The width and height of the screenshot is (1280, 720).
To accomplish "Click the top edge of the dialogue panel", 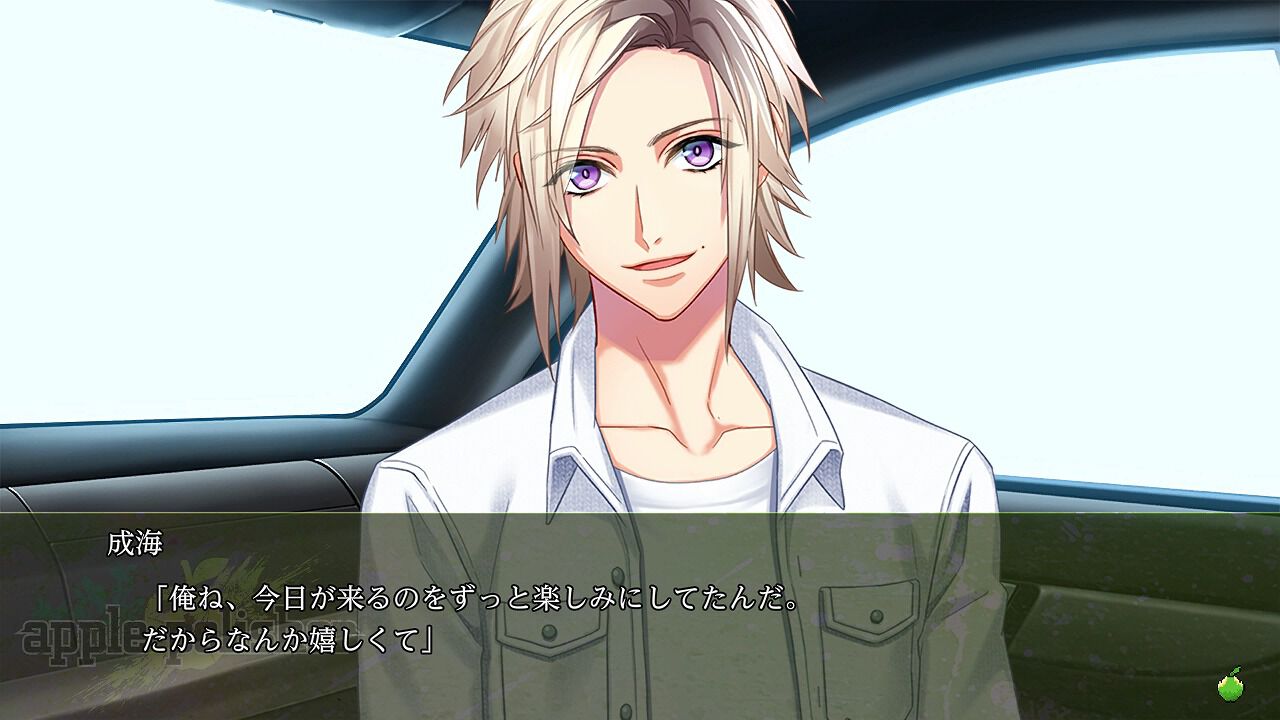I will click(x=640, y=514).
